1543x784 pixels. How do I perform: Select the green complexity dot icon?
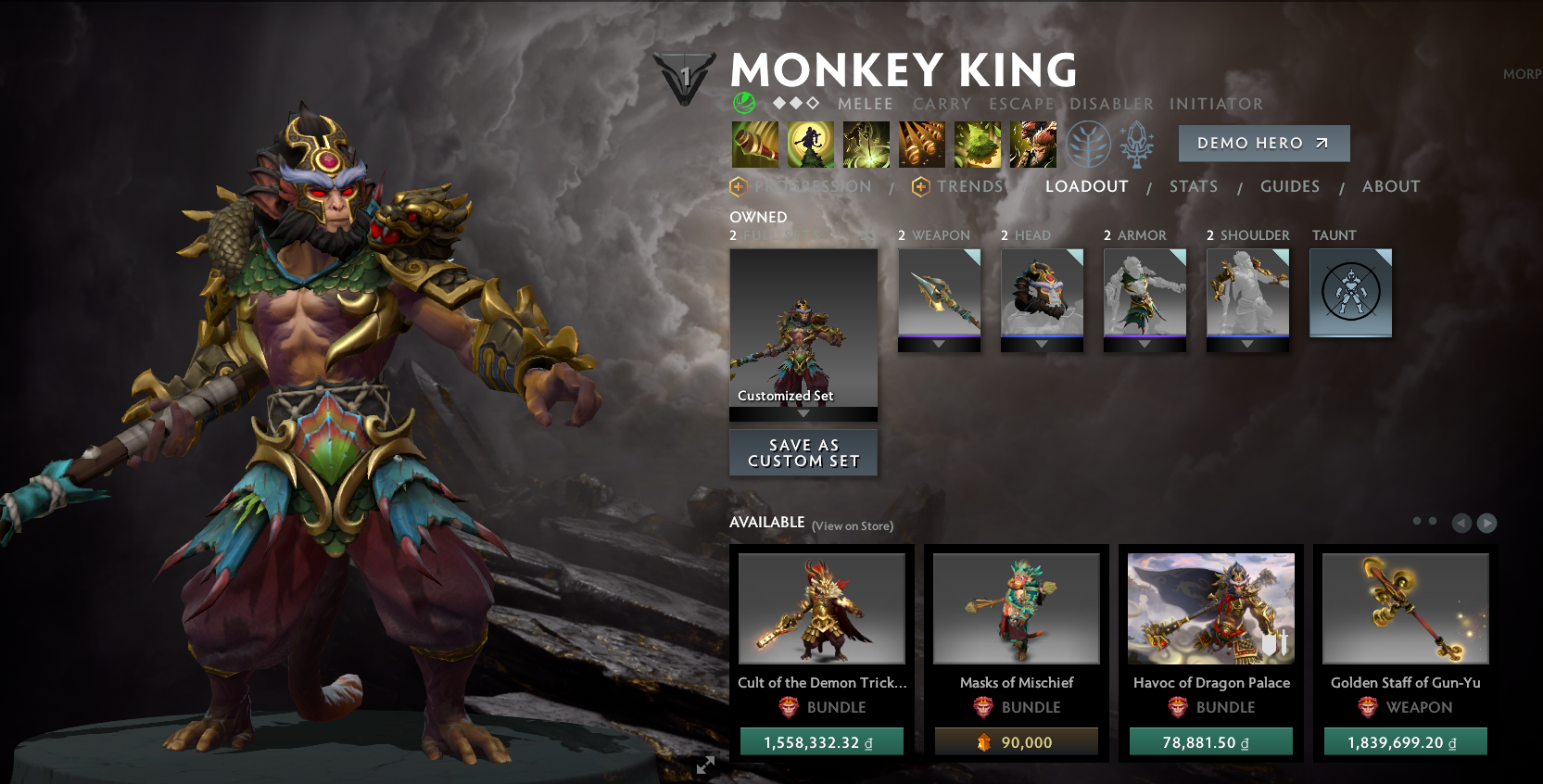click(742, 103)
